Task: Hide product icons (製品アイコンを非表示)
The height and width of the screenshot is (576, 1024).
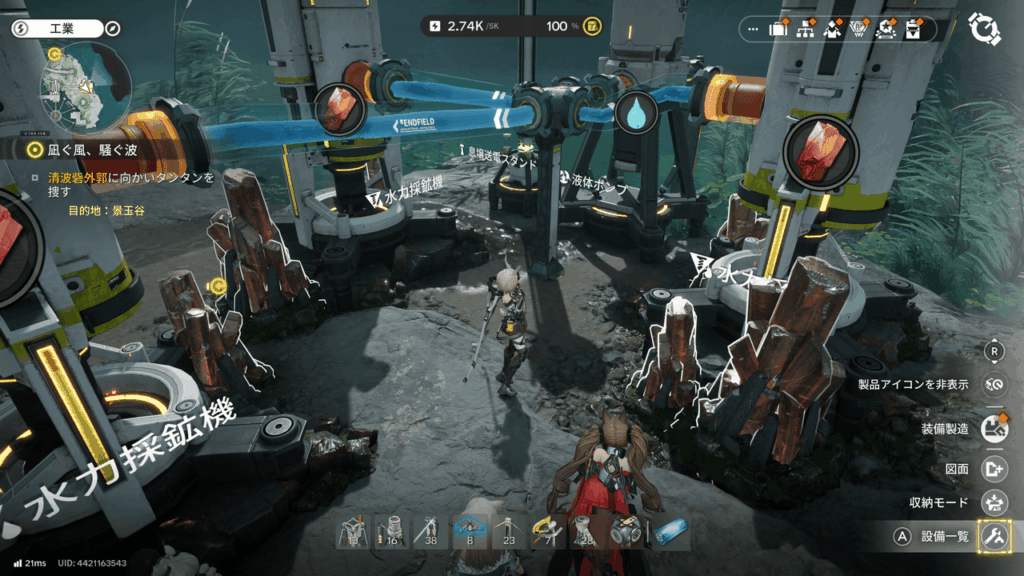Action: (994, 384)
